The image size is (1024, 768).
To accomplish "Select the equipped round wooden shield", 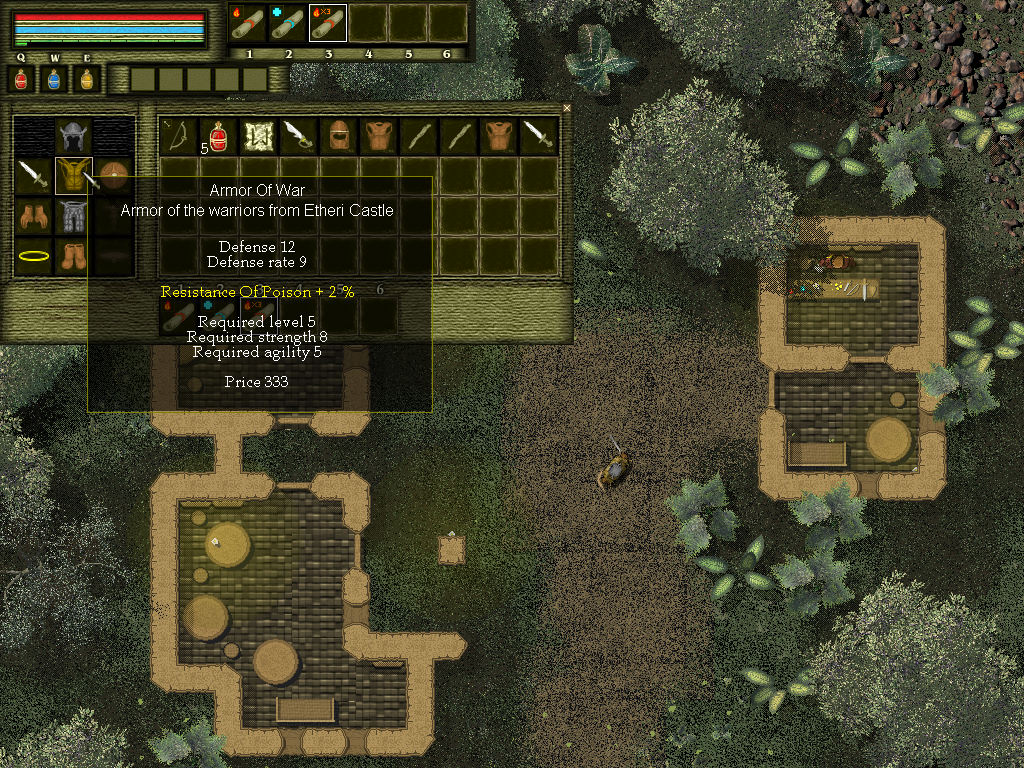I will [113, 177].
